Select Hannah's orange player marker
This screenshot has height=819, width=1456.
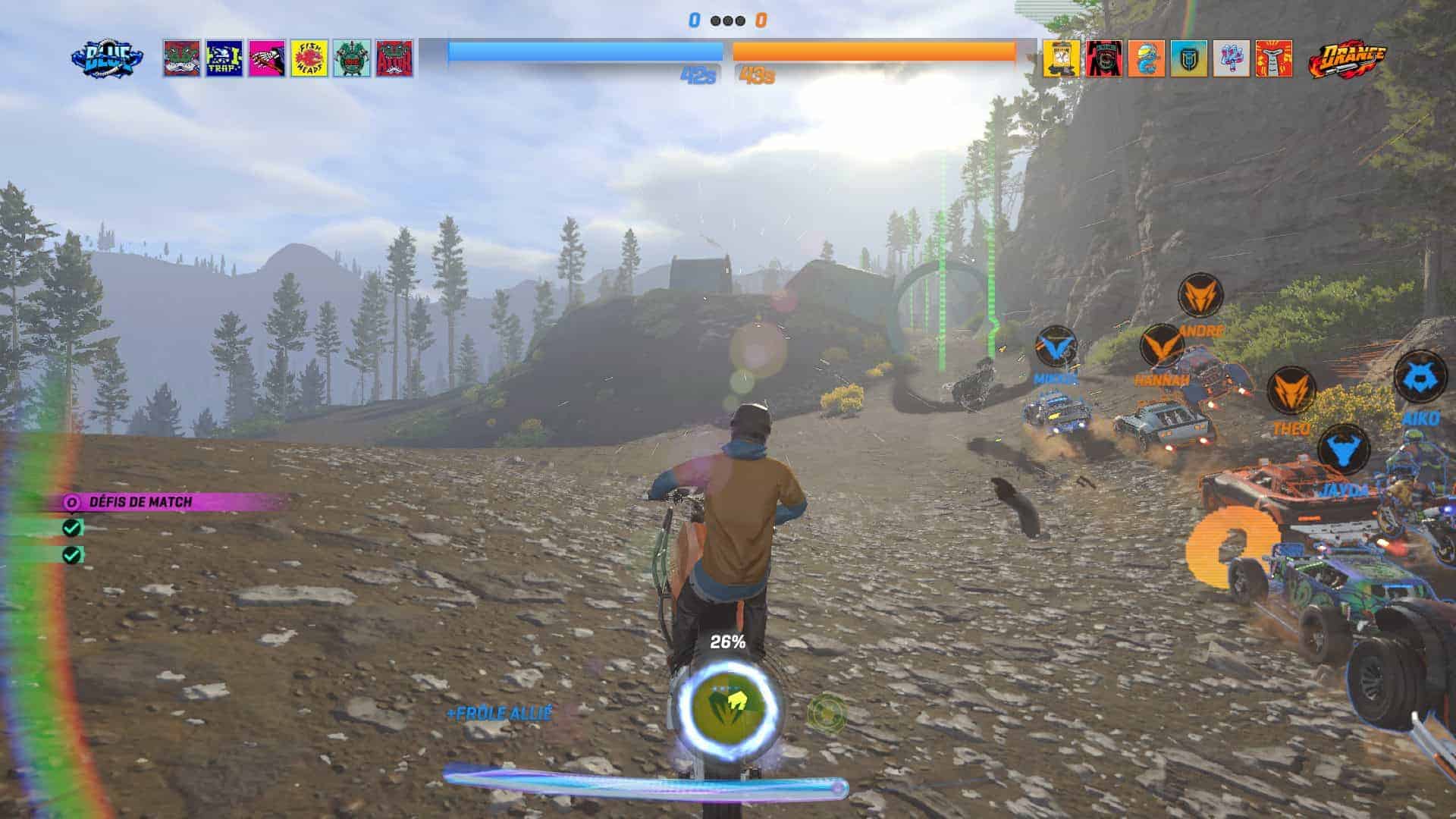pos(1162,346)
